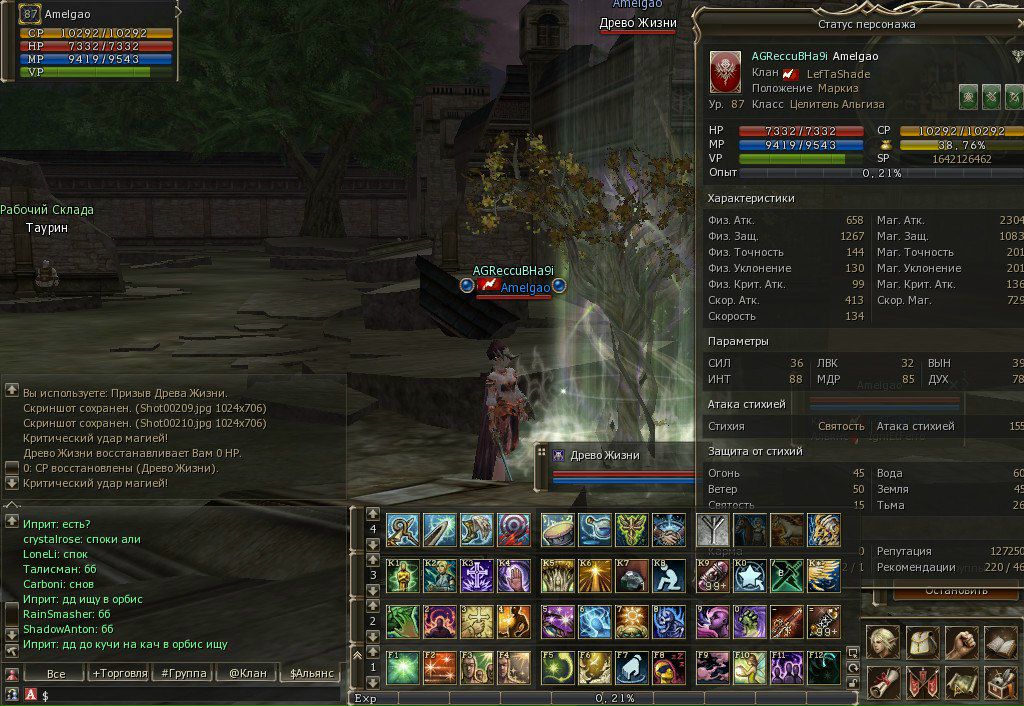Open the treasure chest menu icon
Viewport: 1024px width, 706px height.
pyautogui.click(x=1000, y=684)
